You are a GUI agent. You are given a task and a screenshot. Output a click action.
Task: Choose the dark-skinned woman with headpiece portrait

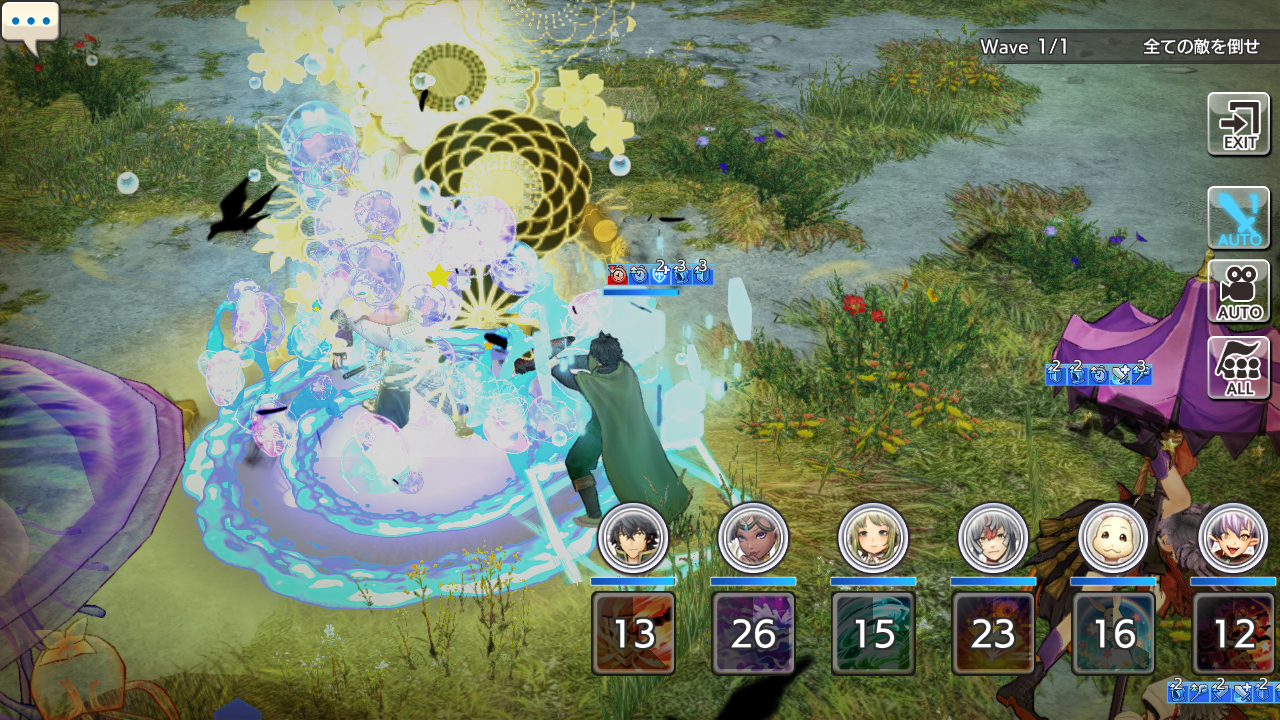pos(753,537)
